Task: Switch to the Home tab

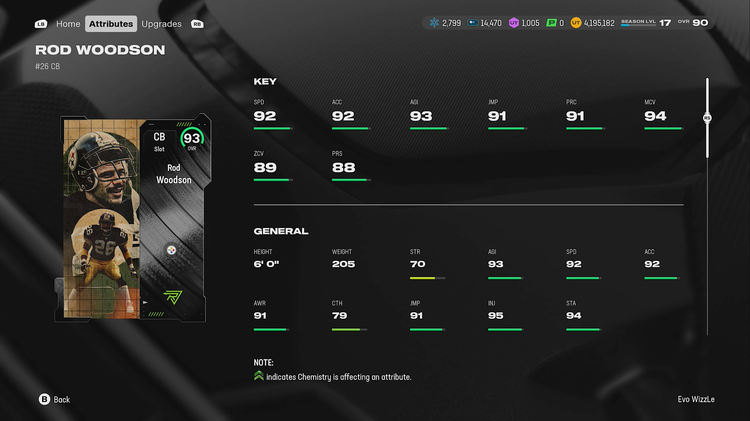Action: click(68, 23)
